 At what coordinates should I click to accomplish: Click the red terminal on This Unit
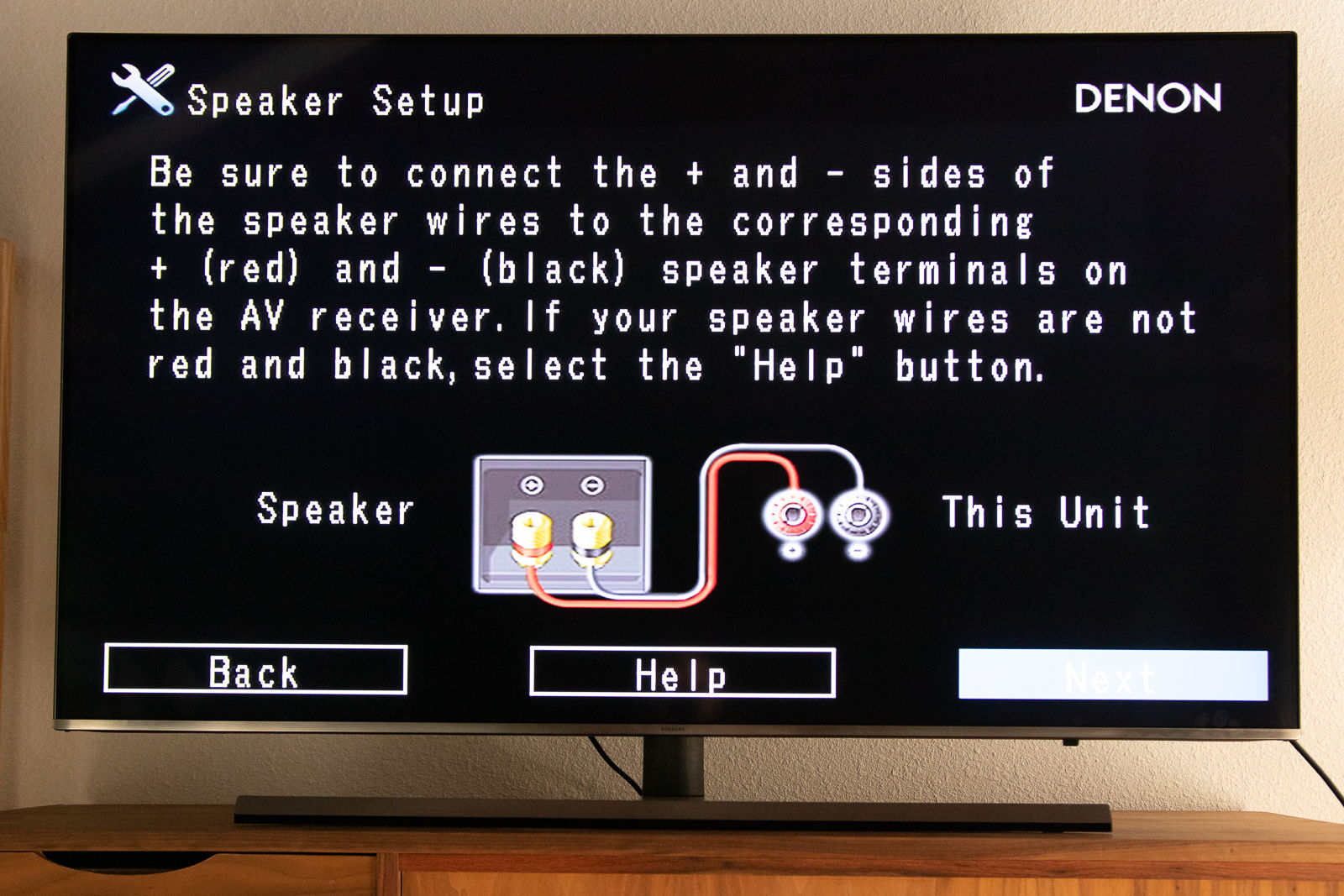coord(794,513)
